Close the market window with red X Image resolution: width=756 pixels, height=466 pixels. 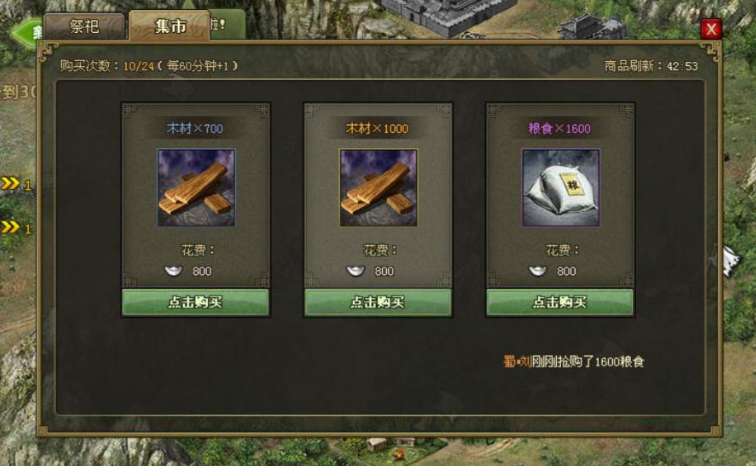pyautogui.click(x=711, y=29)
